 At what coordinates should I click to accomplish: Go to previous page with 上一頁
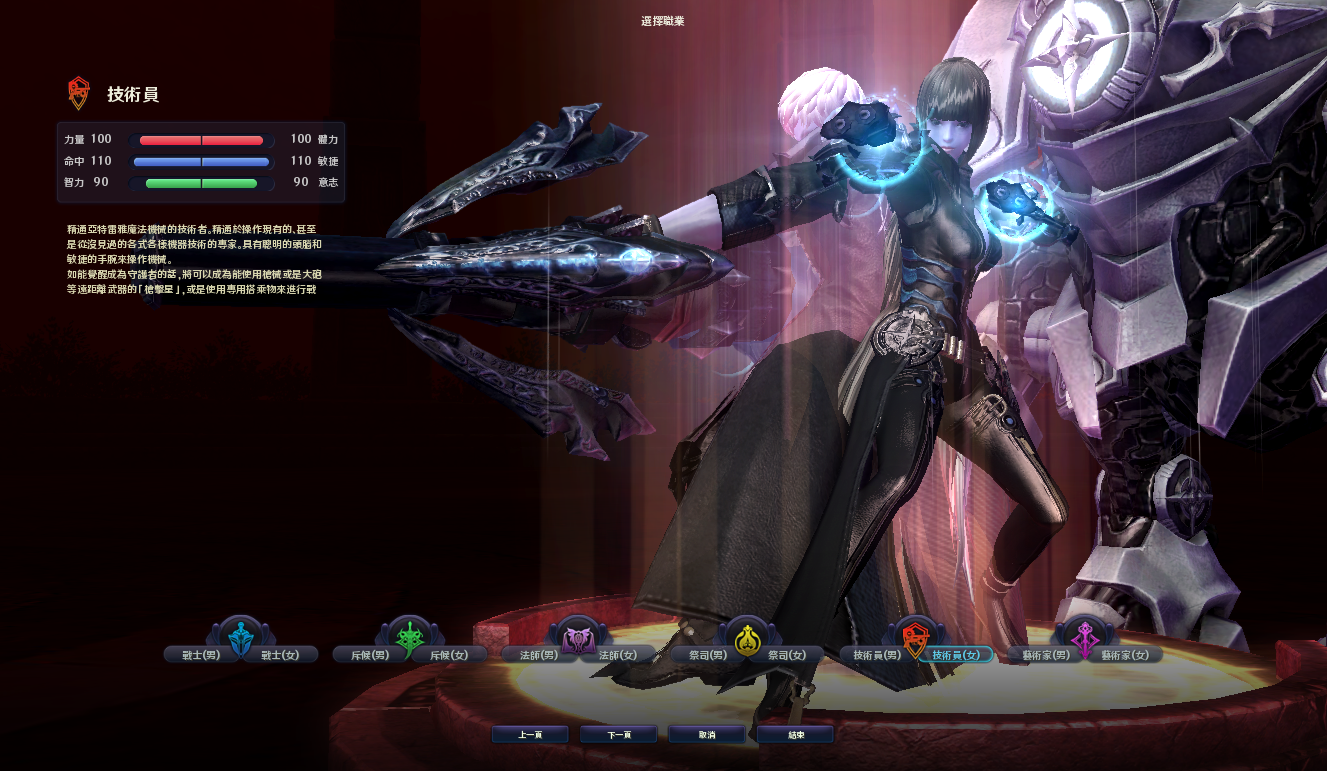530,735
